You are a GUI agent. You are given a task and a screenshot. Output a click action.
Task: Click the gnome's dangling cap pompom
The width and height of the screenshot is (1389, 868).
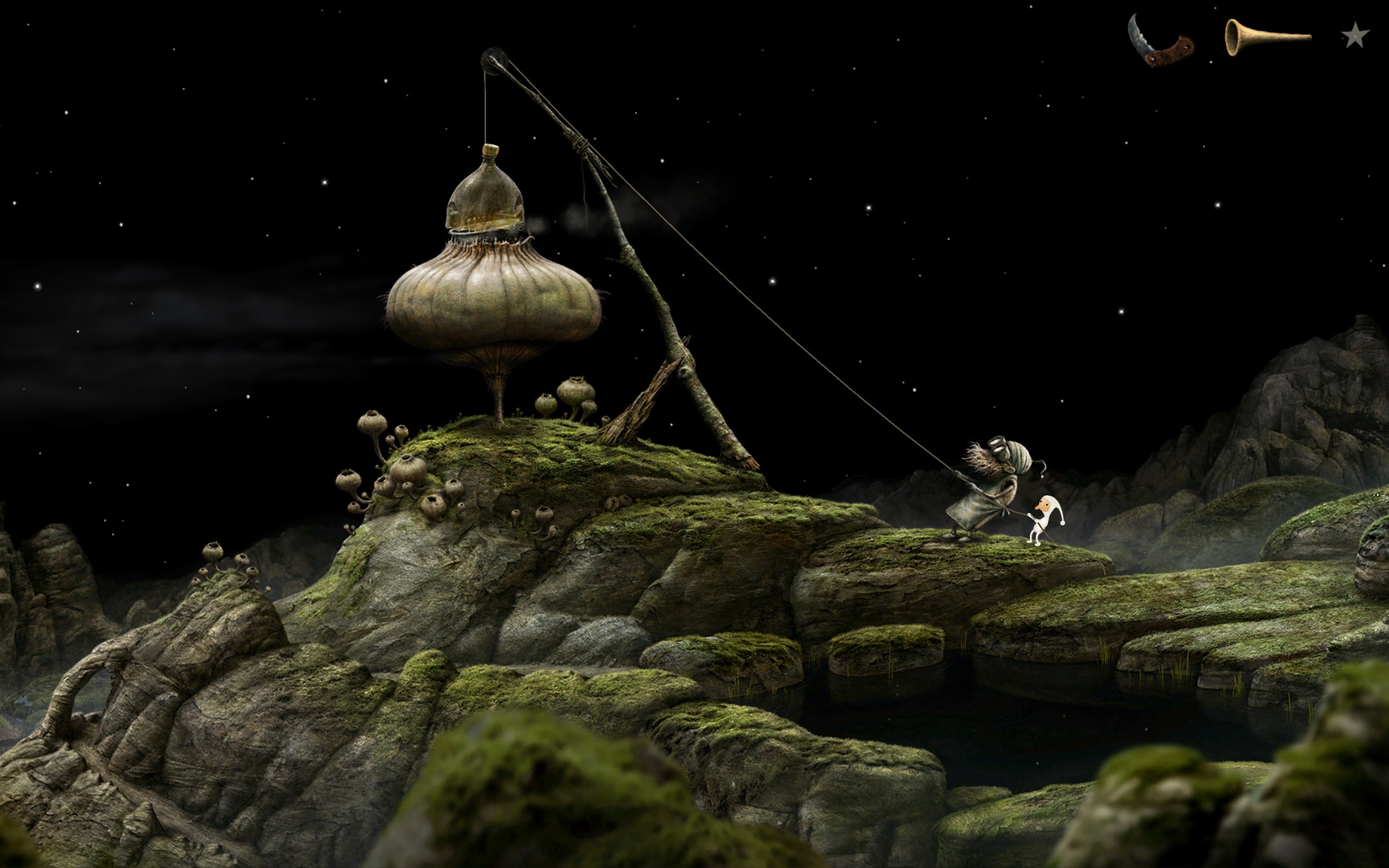pyautogui.click(x=1062, y=522)
